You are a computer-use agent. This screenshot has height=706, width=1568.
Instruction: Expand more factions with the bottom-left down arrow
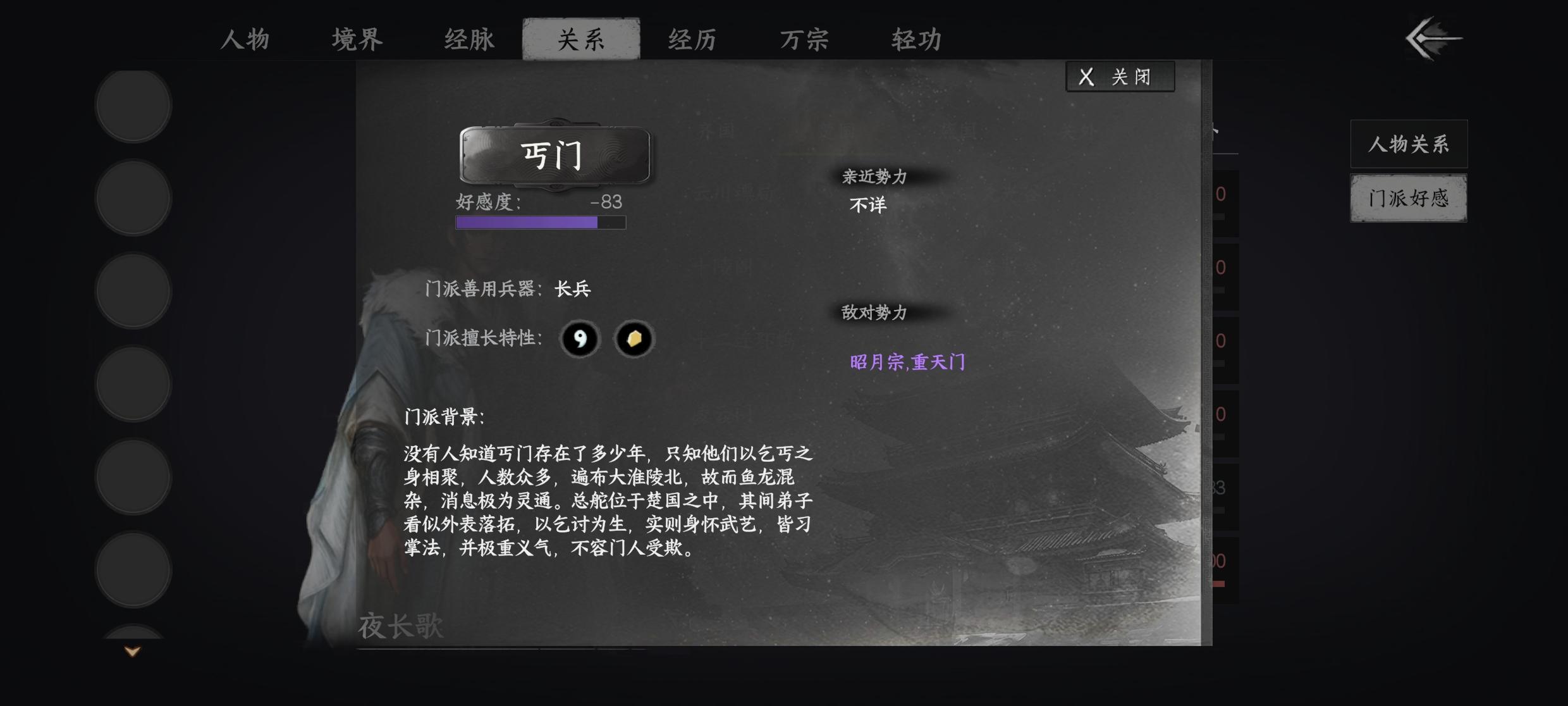[131, 652]
